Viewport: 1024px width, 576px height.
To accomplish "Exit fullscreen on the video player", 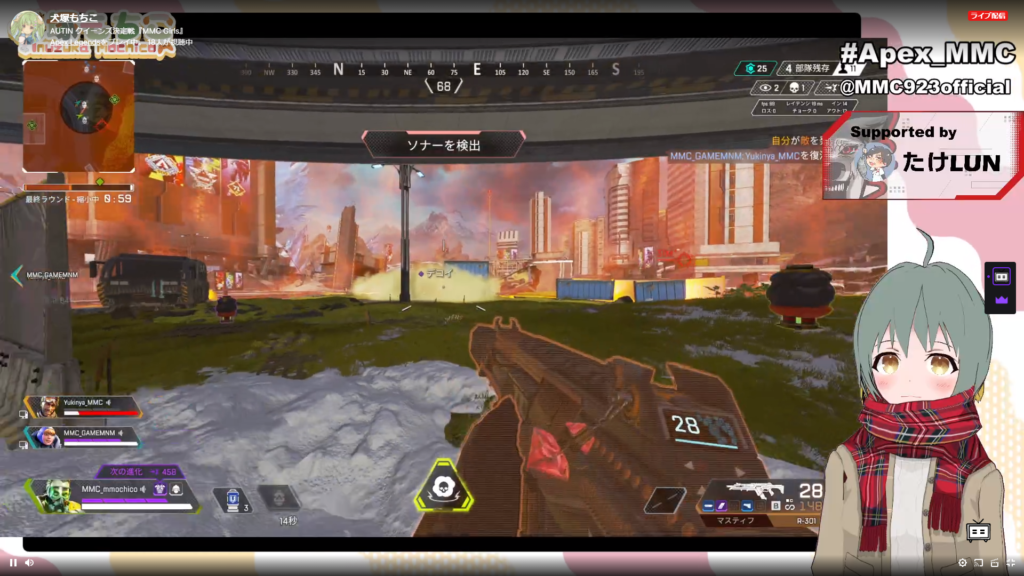I will tap(1010, 562).
